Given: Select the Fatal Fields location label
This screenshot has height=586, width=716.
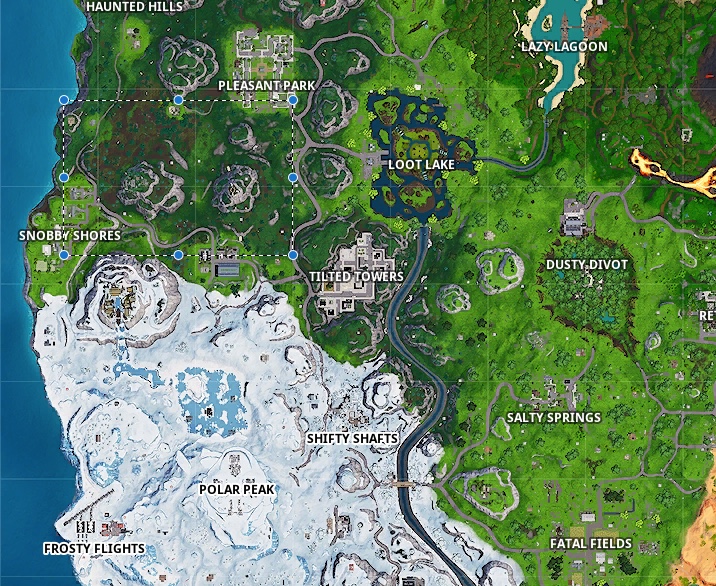Looking at the screenshot, I should coord(590,544).
